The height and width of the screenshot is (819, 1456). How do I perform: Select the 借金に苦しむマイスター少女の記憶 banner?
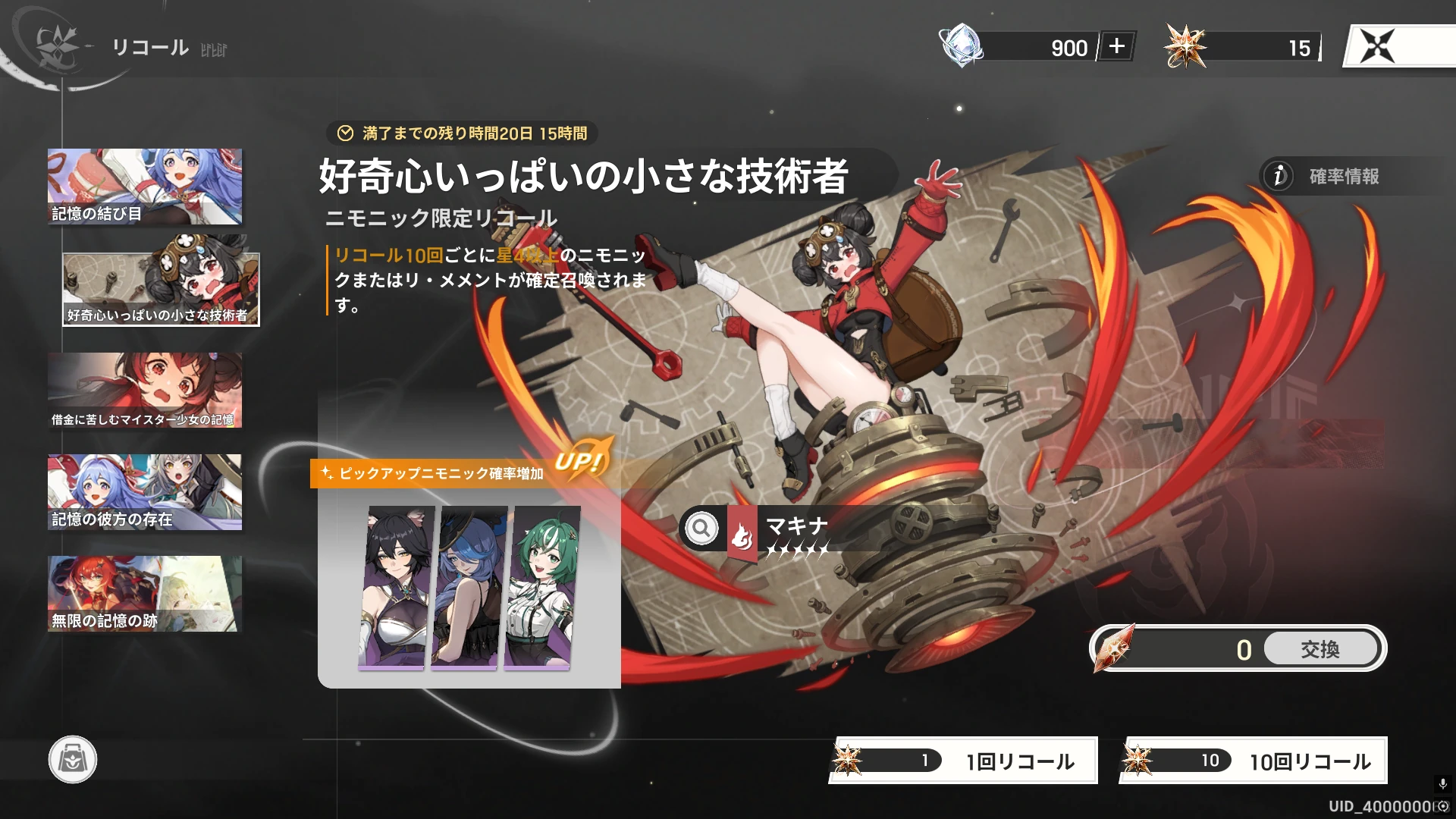[x=145, y=391]
